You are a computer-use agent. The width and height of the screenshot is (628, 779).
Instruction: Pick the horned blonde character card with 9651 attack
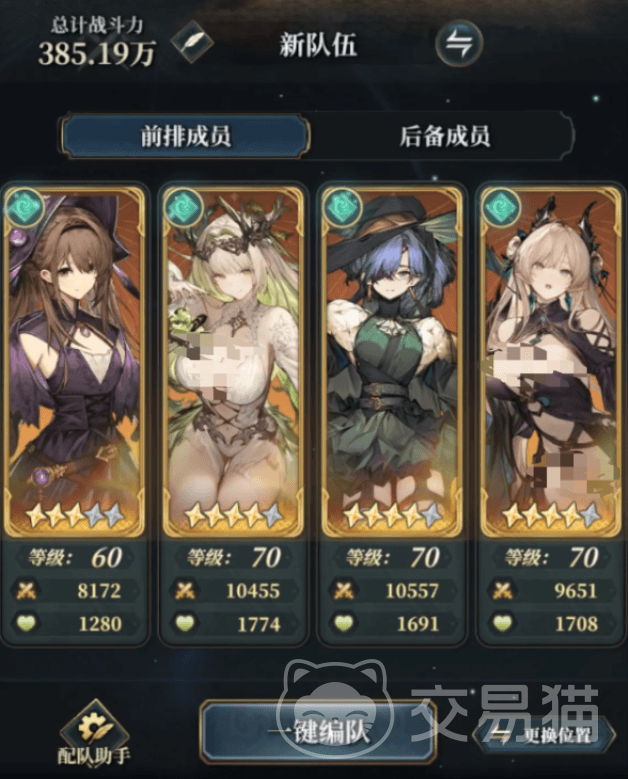(x=548, y=360)
